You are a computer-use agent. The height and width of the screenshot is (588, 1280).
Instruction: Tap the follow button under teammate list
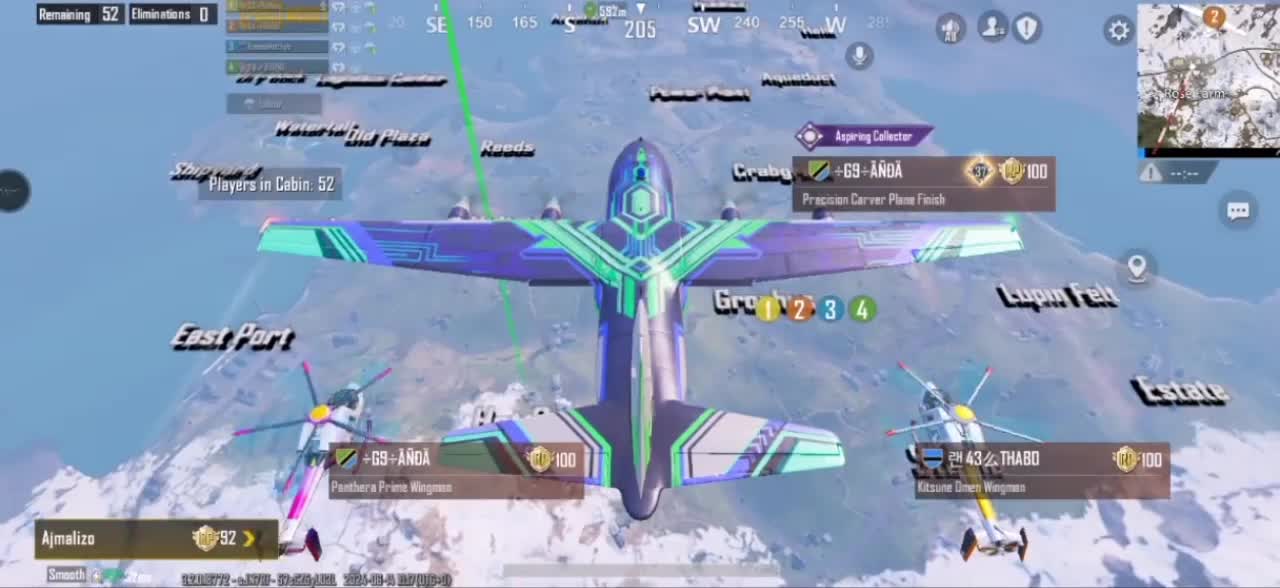273,103
